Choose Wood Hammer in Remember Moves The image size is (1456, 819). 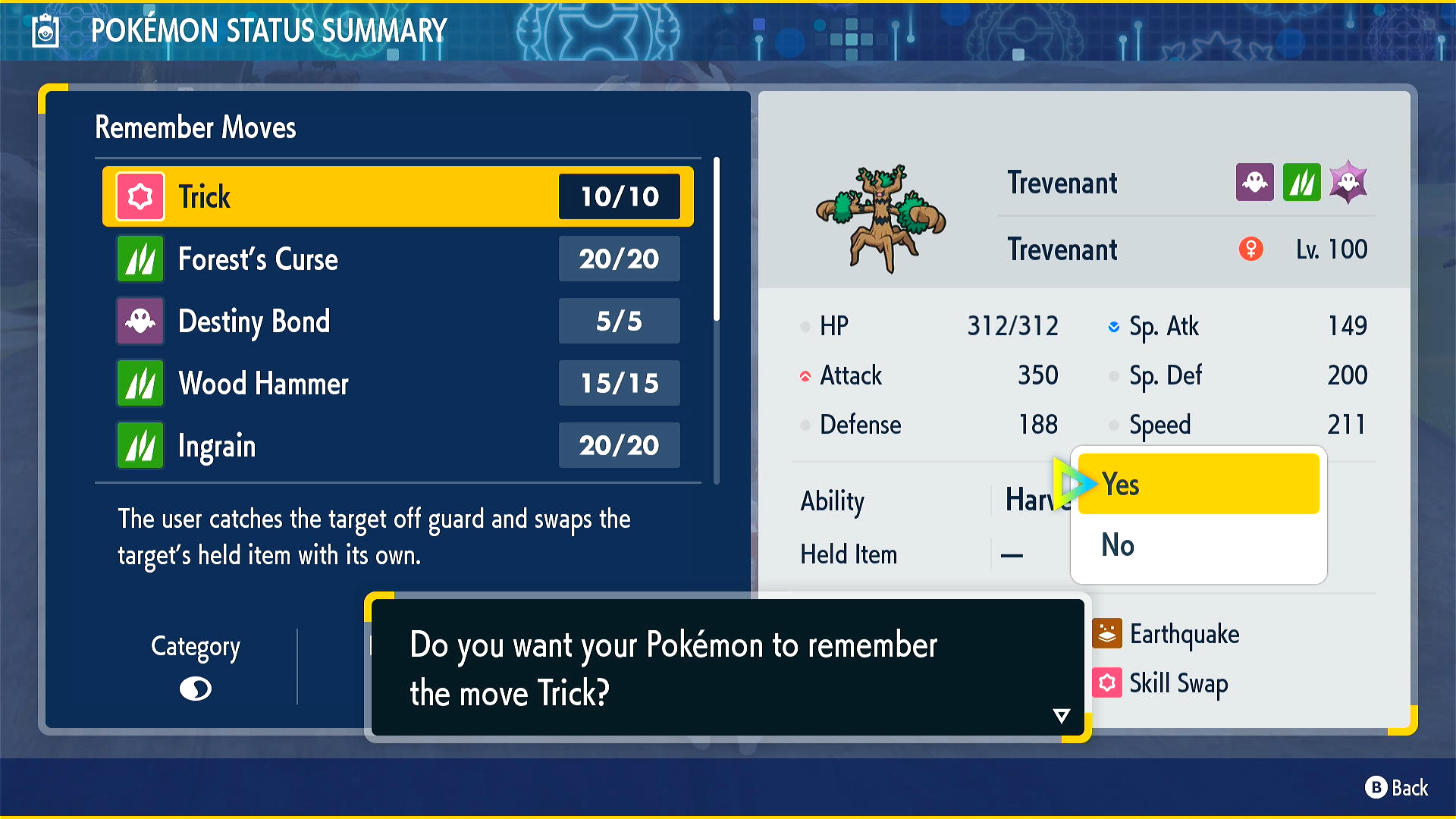coord(398,384)
